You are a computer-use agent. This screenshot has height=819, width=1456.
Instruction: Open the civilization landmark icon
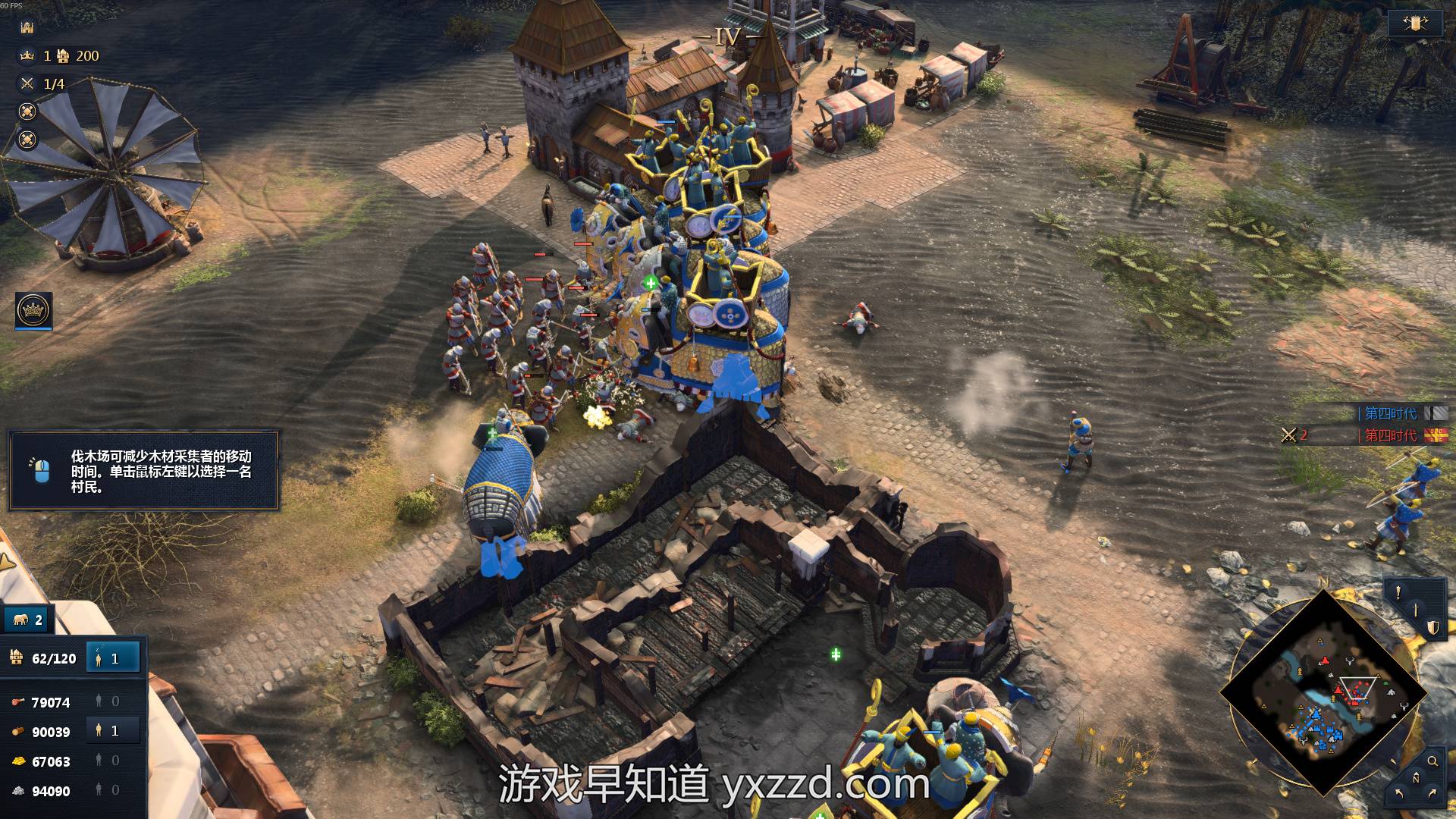pos(27,27)
